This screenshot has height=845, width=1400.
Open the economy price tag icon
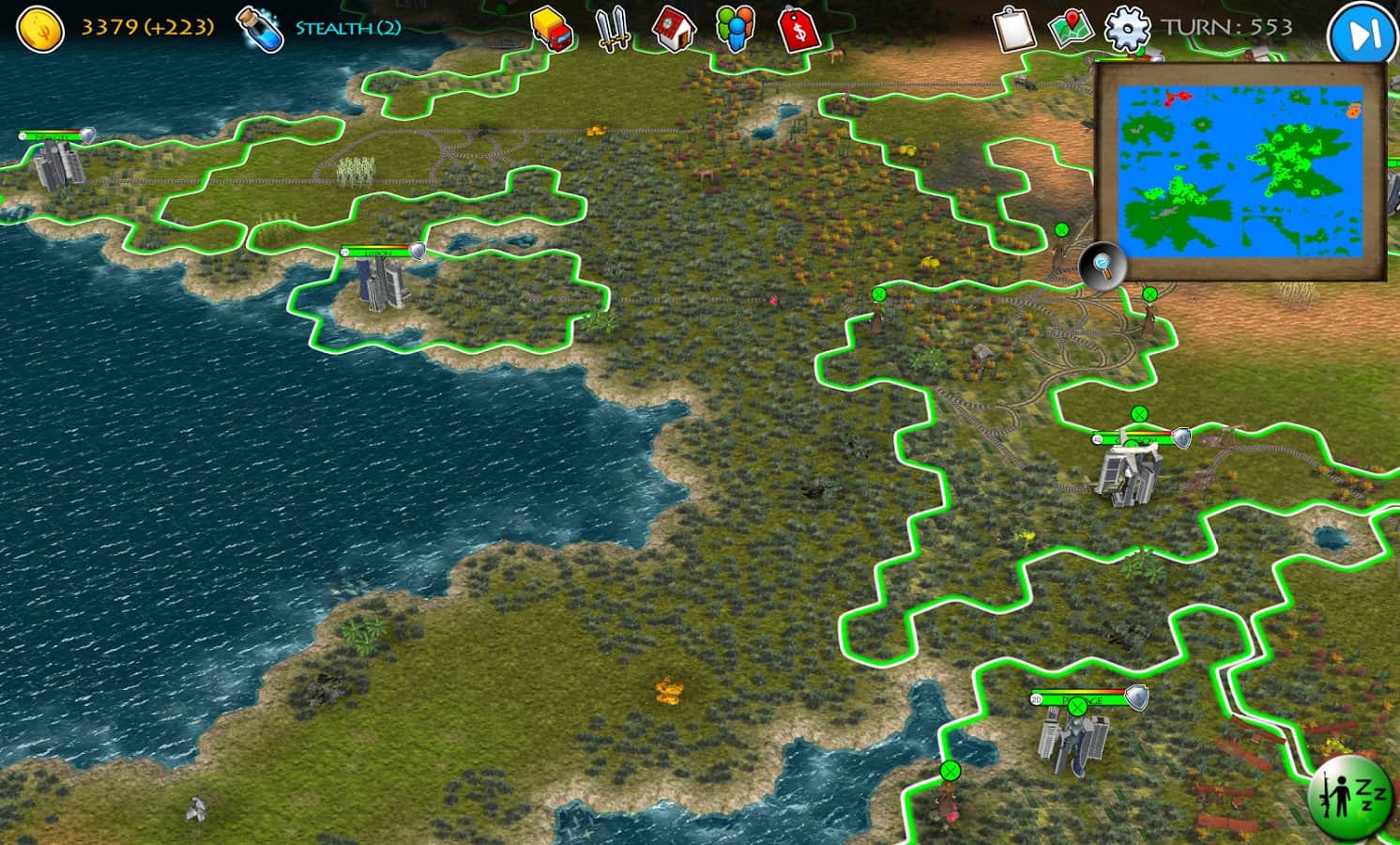799,29
